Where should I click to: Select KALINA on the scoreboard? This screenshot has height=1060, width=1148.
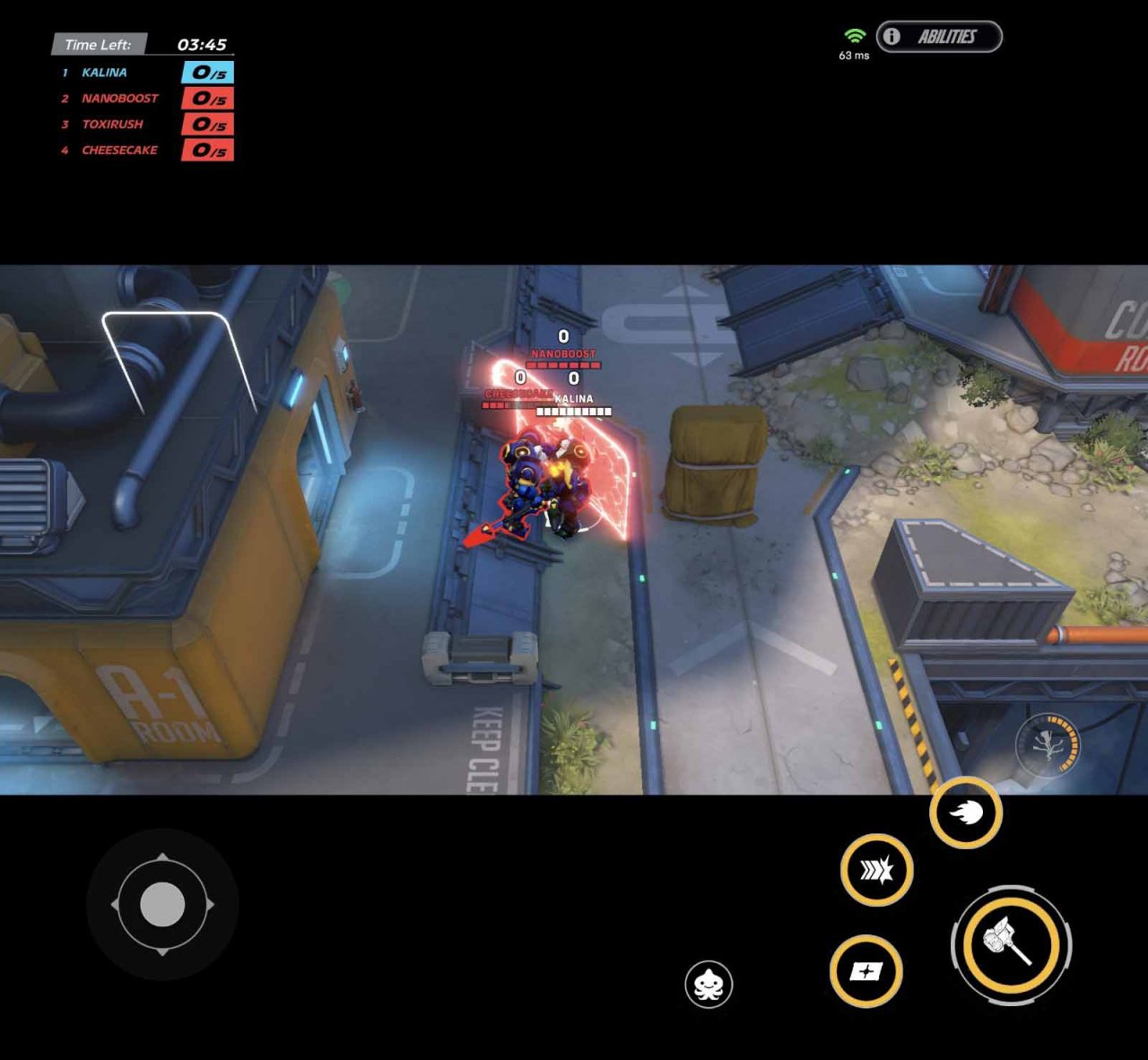click(105, 73)
